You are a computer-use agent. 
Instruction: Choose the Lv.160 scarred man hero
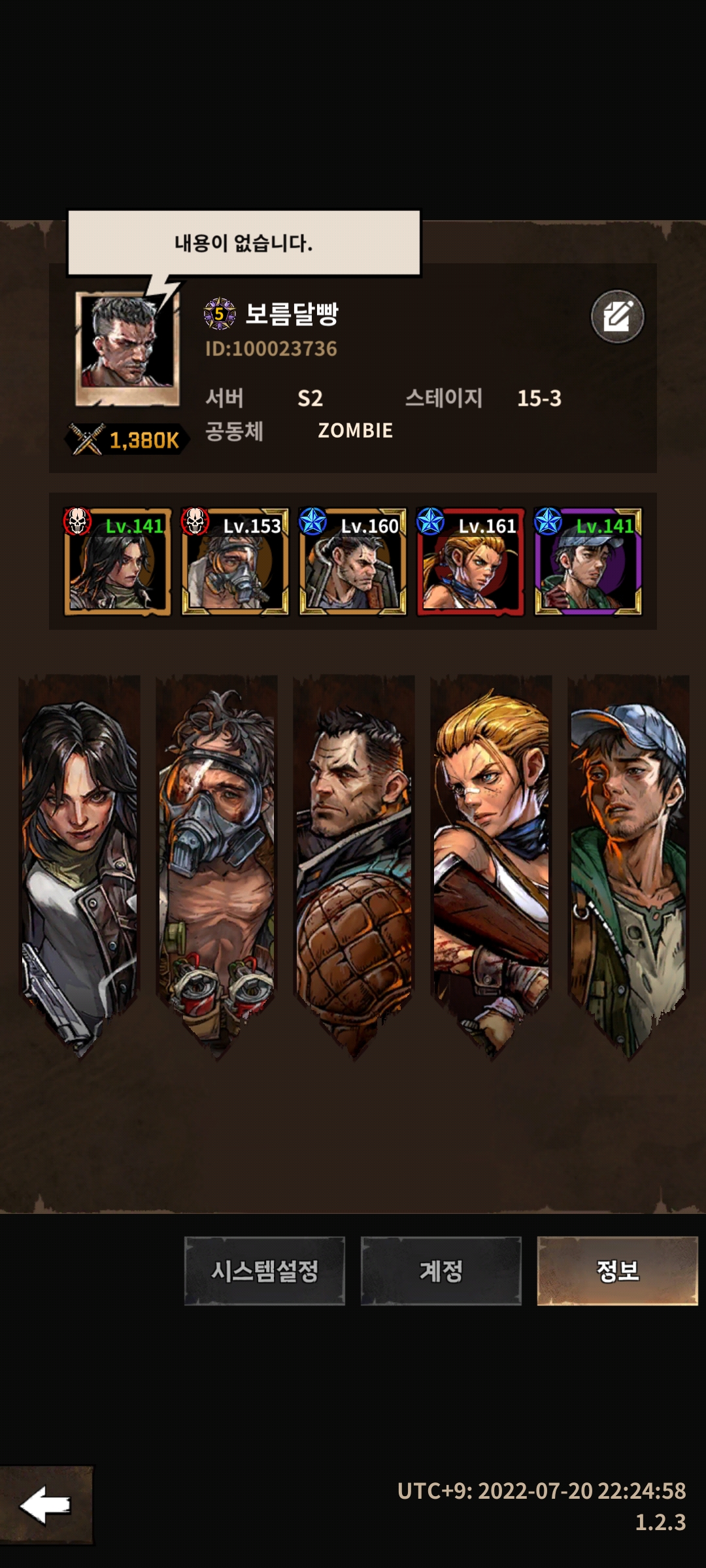[x=352, y=562]
